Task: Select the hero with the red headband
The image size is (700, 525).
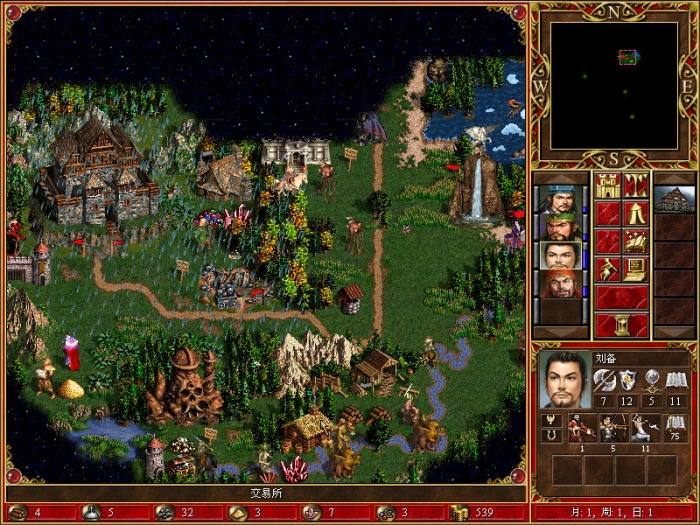Action: pos(563,283)
